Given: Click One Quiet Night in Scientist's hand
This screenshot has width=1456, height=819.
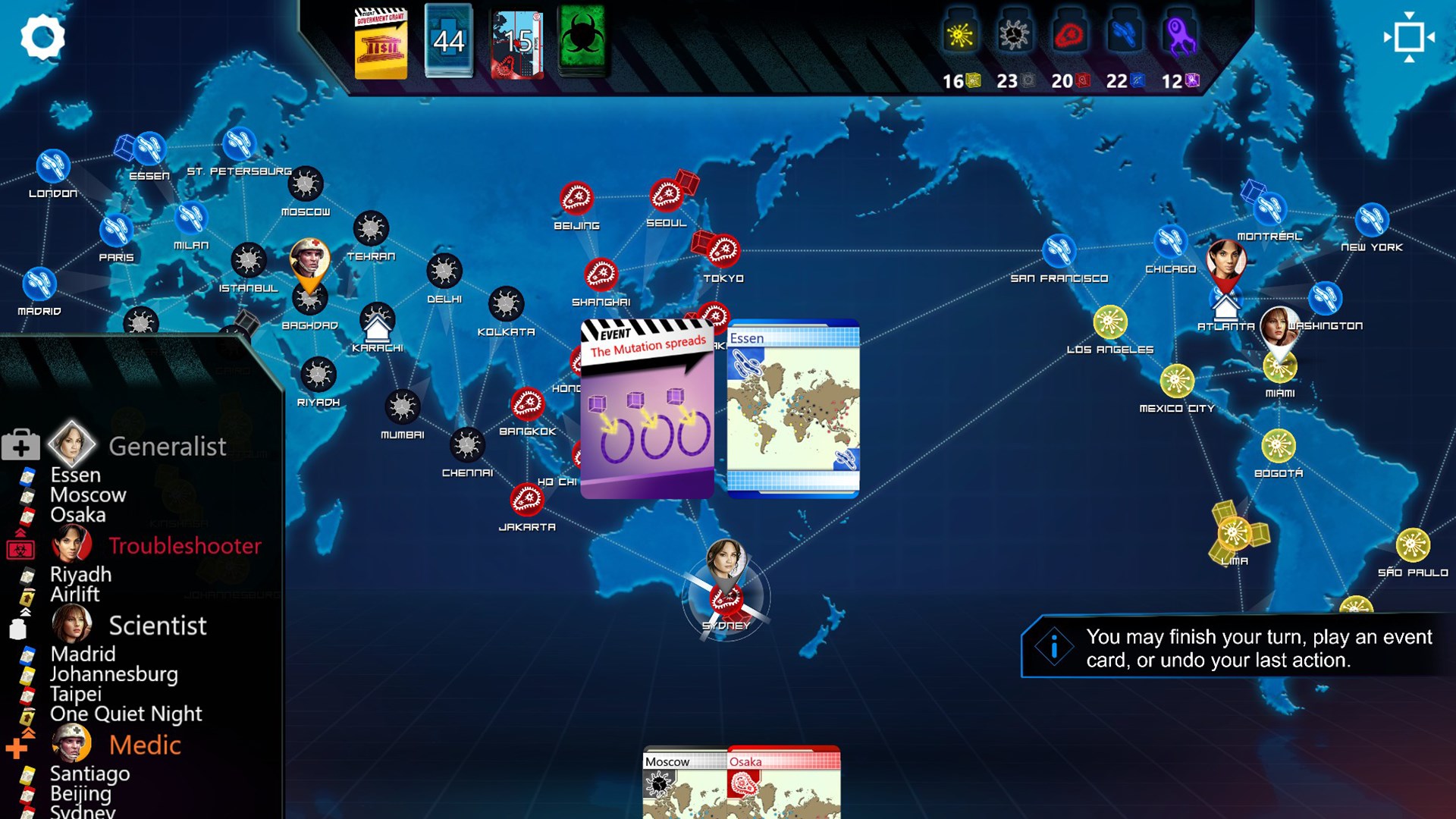Looking at the screenshot, I should click(x=125, y=714).
